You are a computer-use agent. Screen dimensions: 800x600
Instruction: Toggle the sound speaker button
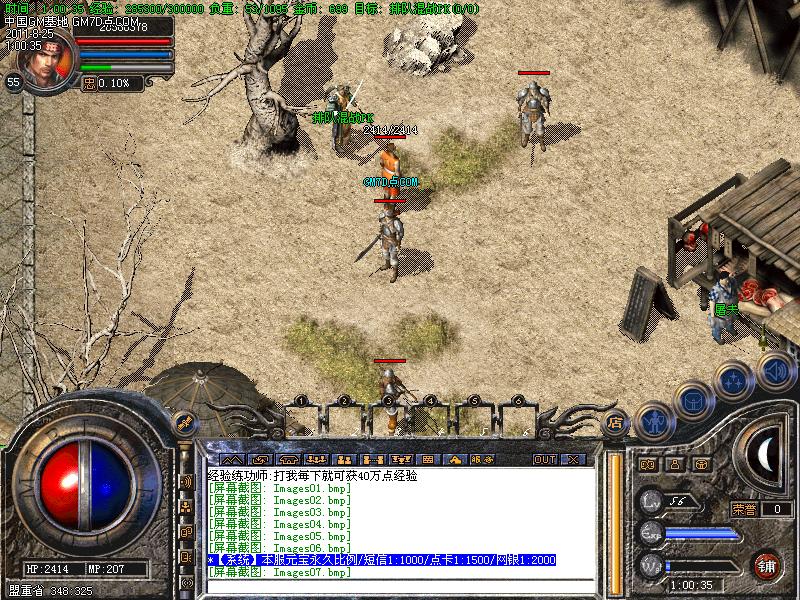click(x=775, y=372)
